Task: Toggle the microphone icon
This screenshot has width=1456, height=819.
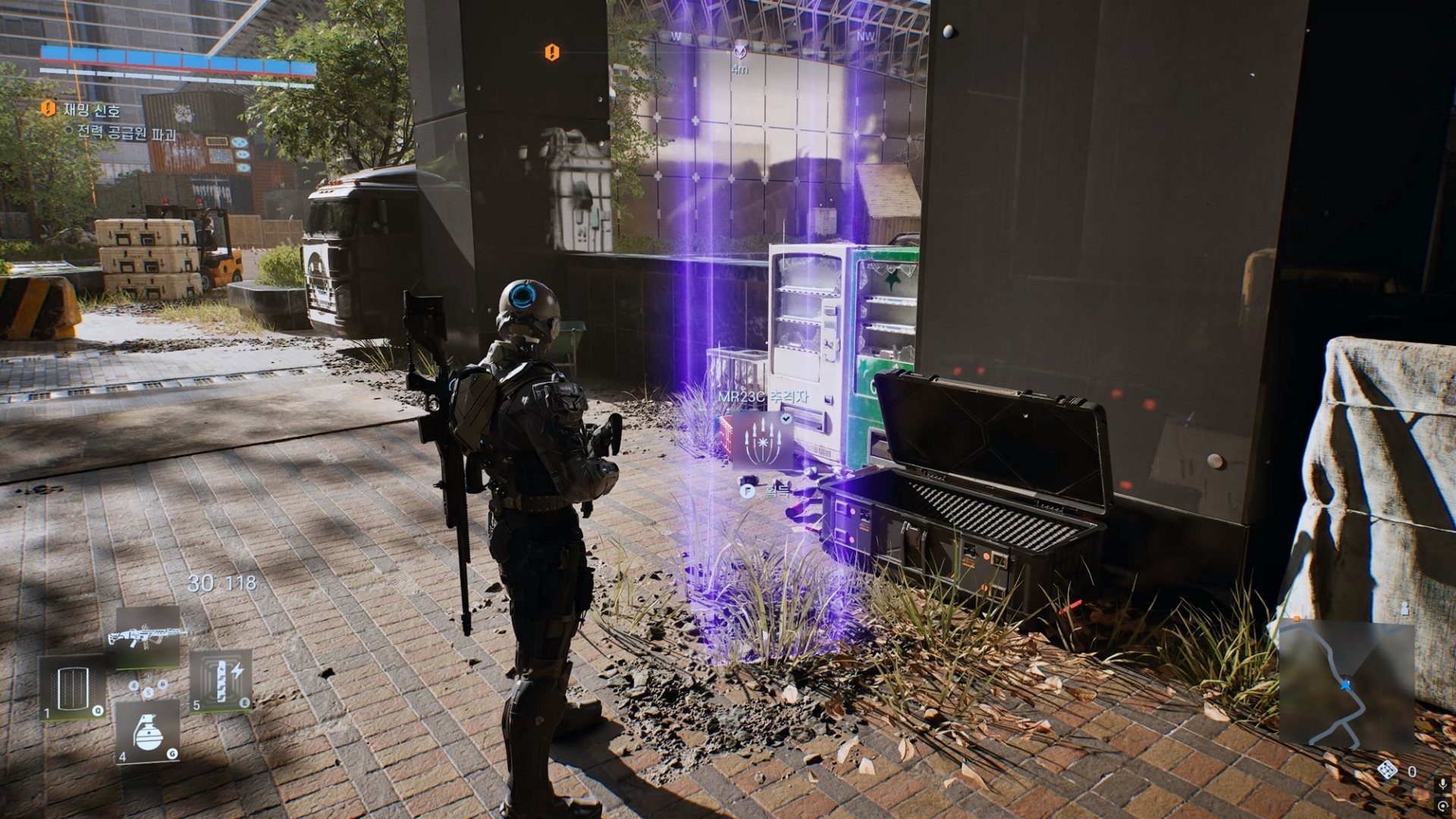Action: [1442, 784]
